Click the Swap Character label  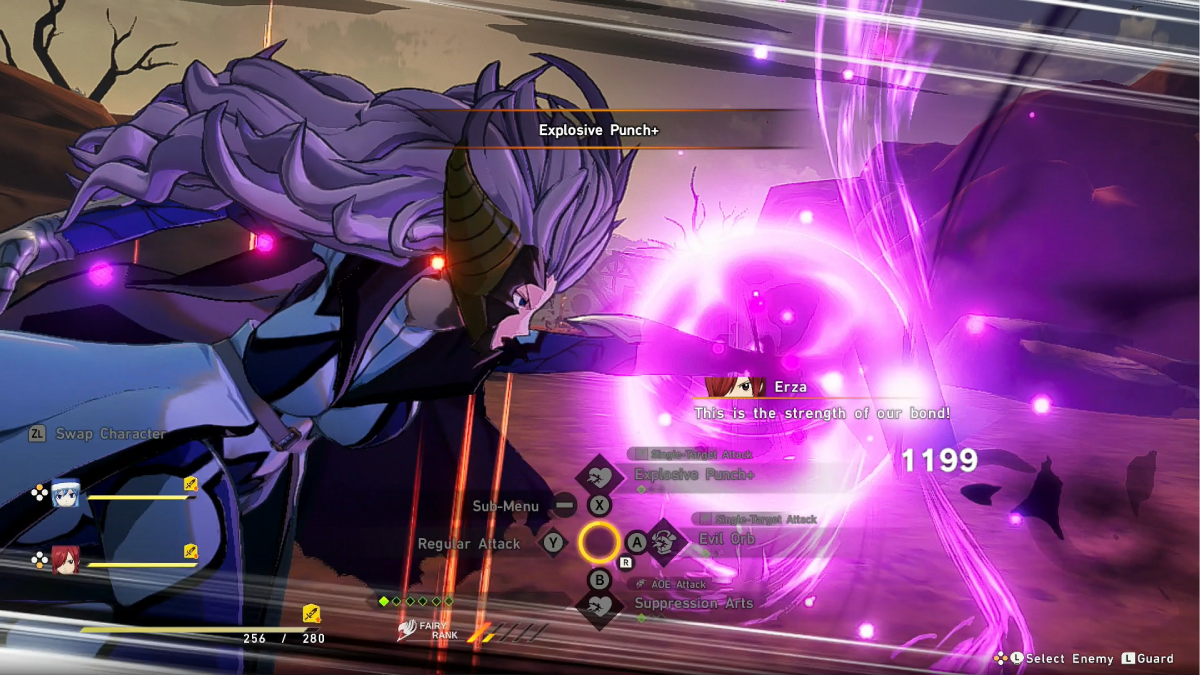tap(110, 434)
